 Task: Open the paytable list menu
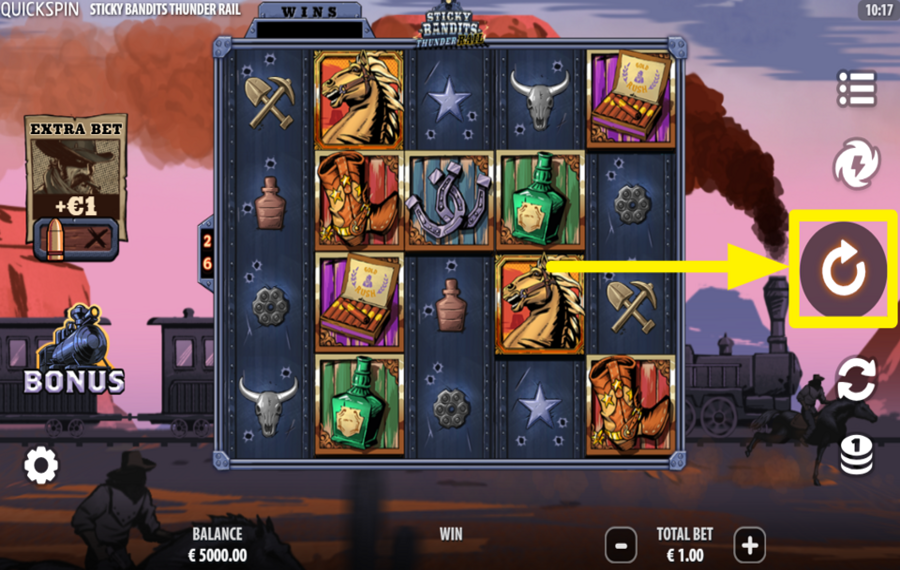[856, 89]
